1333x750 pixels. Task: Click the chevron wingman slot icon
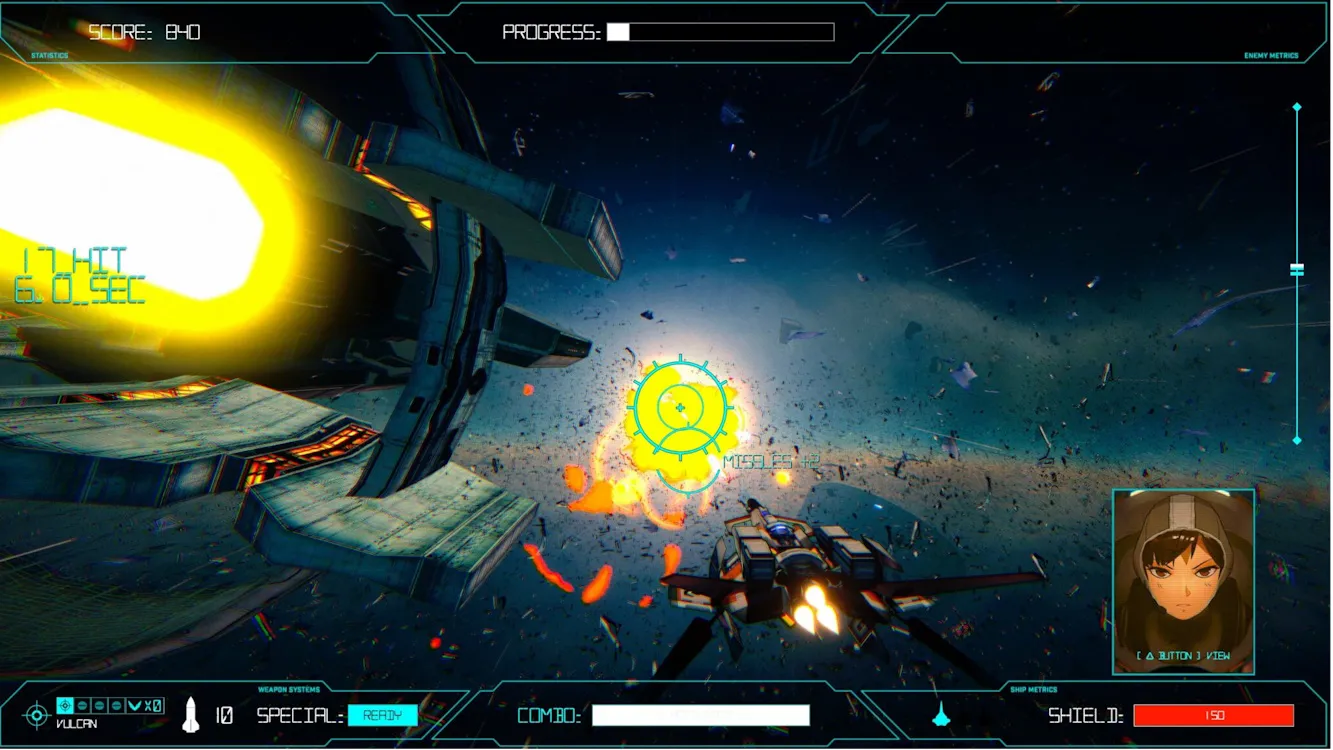coord(134,705)
